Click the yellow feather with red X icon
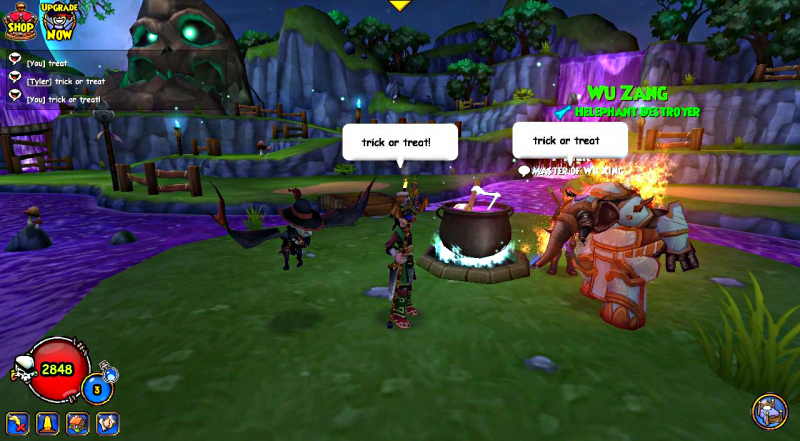This screenshot has width=800, height=441. 18,423
